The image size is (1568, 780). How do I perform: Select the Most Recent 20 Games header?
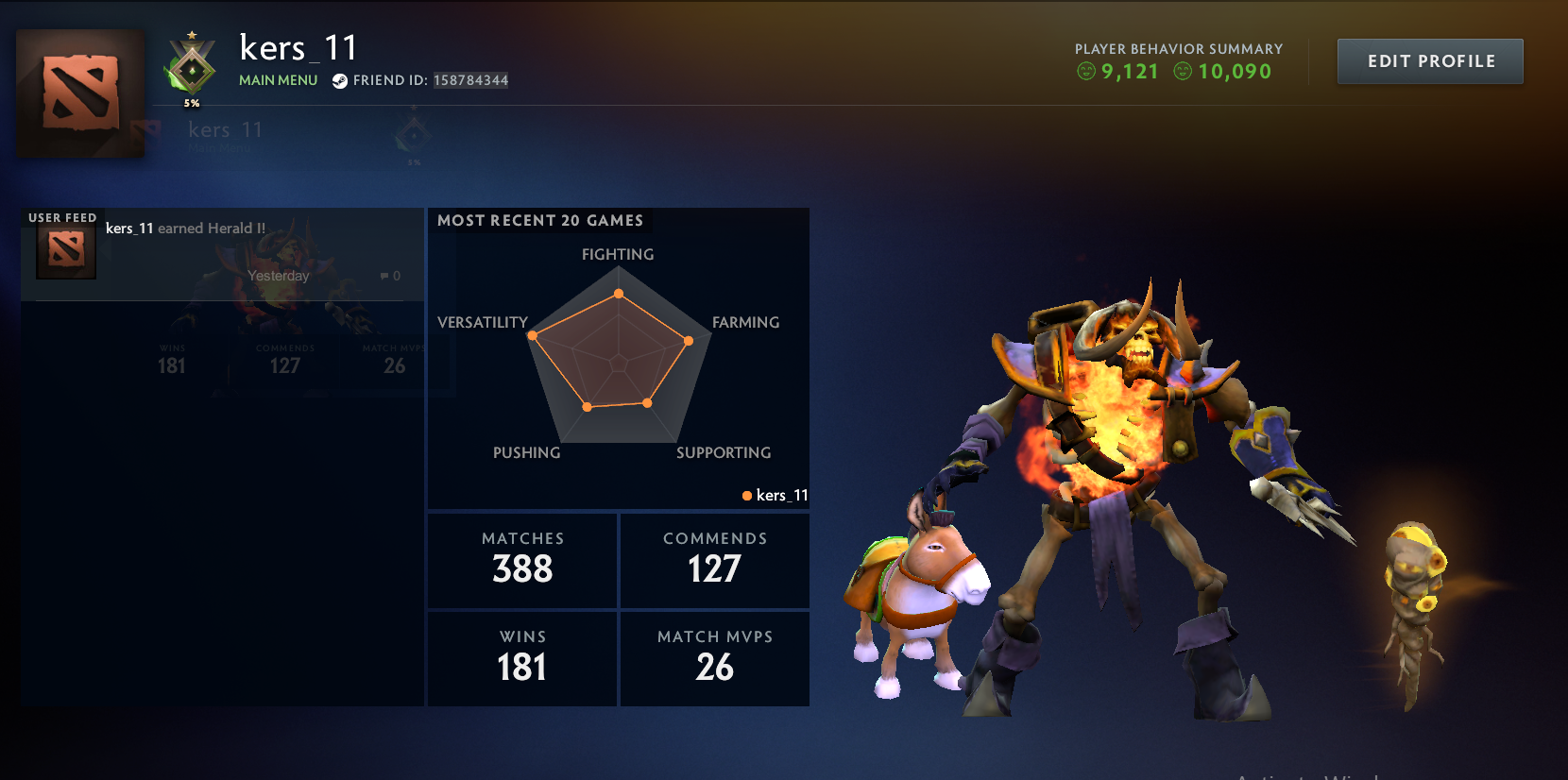(540, 220)
